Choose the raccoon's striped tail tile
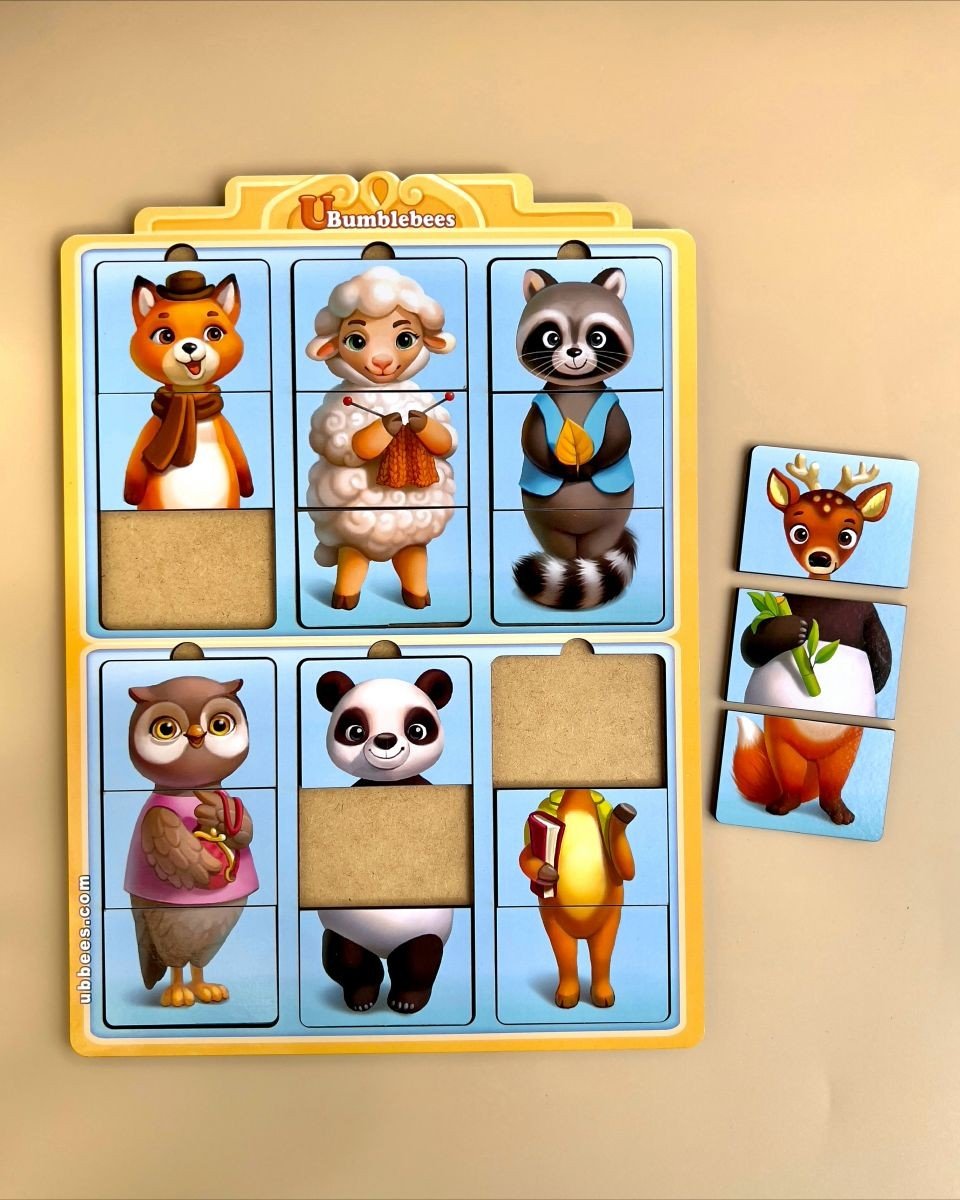Image resolution: width=960 pixels, height=1200 pixels. (x=577, y=566)
